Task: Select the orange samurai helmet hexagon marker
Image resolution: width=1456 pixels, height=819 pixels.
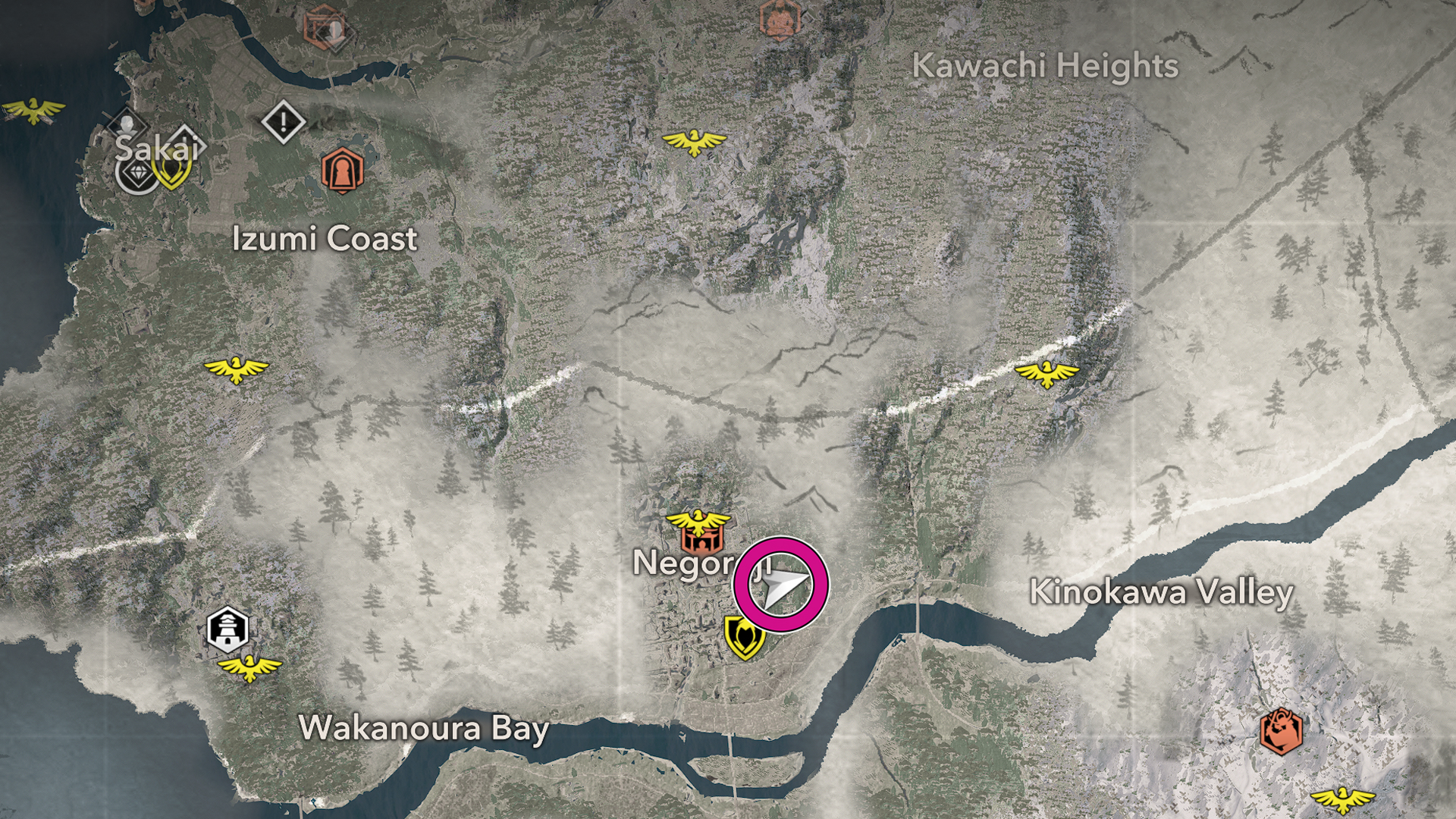Action: 1281,732
